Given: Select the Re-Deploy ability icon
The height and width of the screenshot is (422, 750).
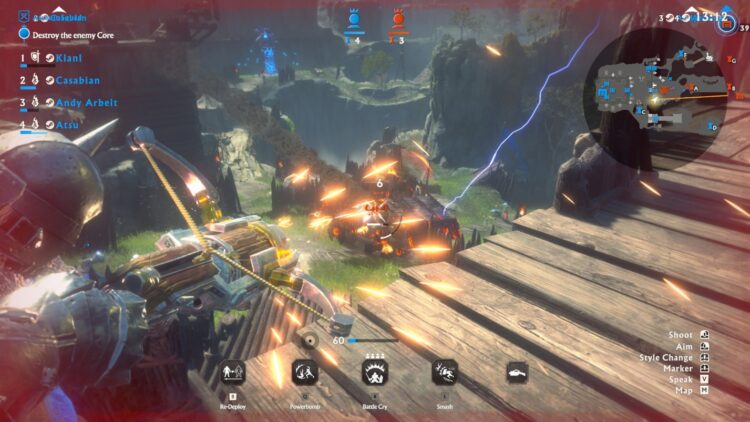Looking at the screenshot, I should tap(232, 372).
